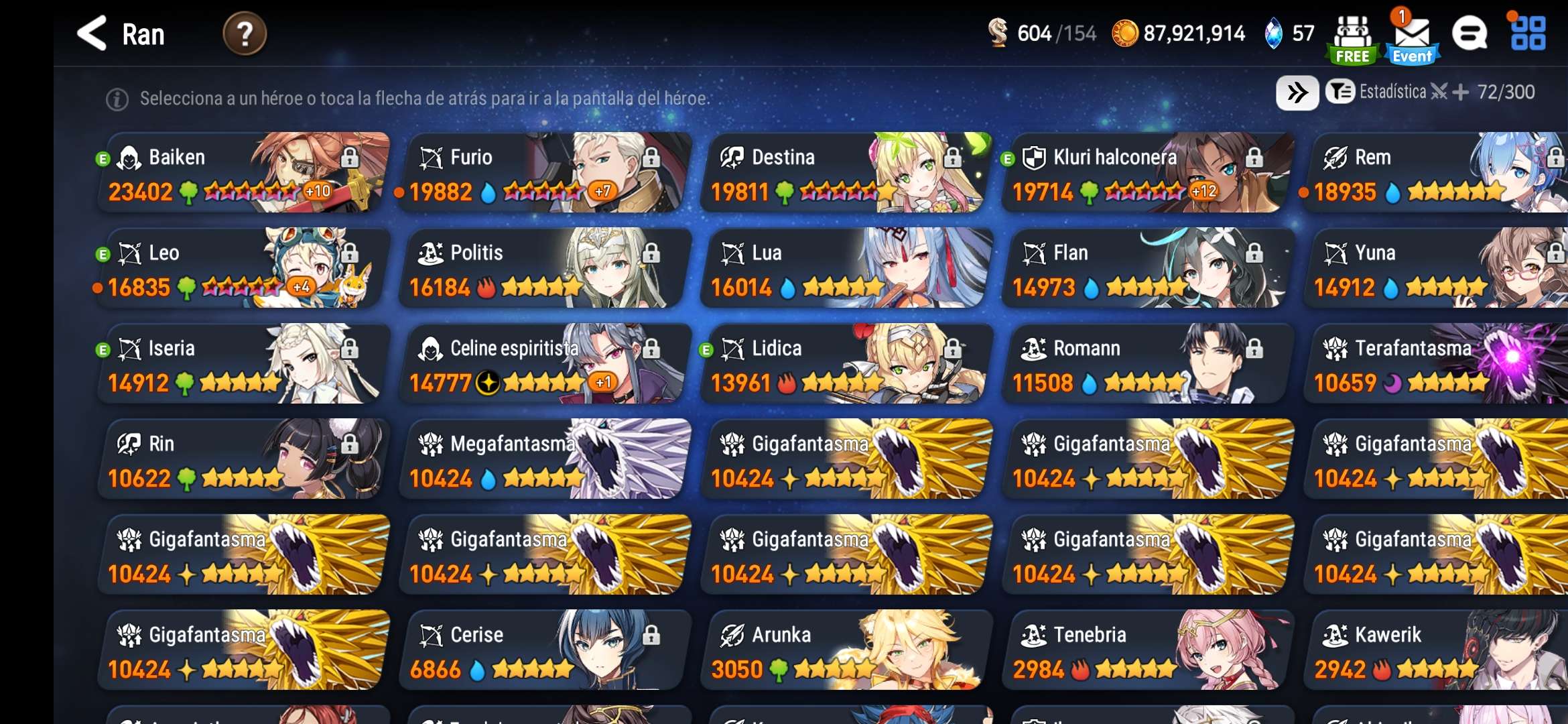Open the question mark help button
This screenshot has height=724, width=1568.
coord(245,34)
